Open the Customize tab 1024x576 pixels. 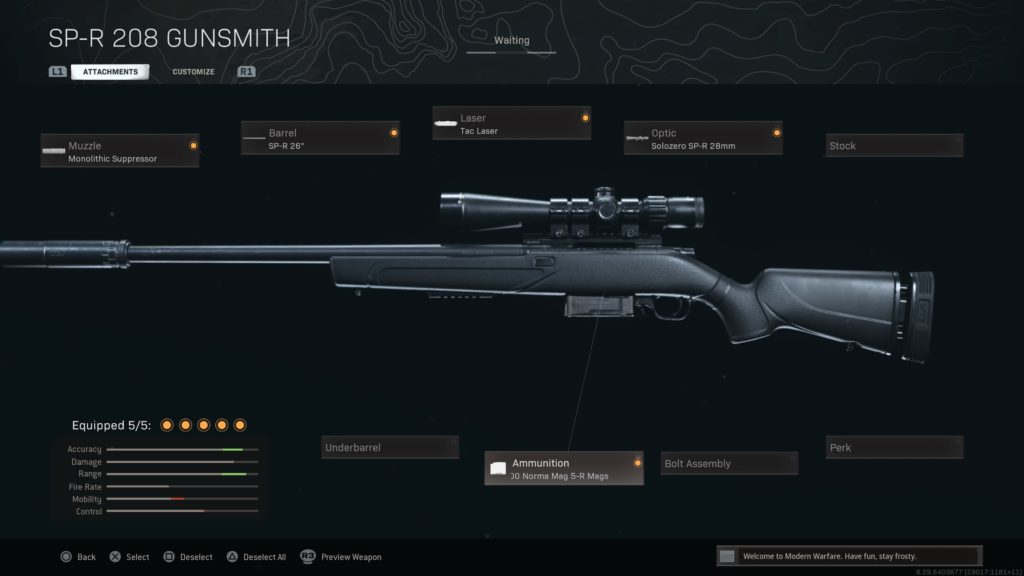pyautogui.click(x=193, y=72)
